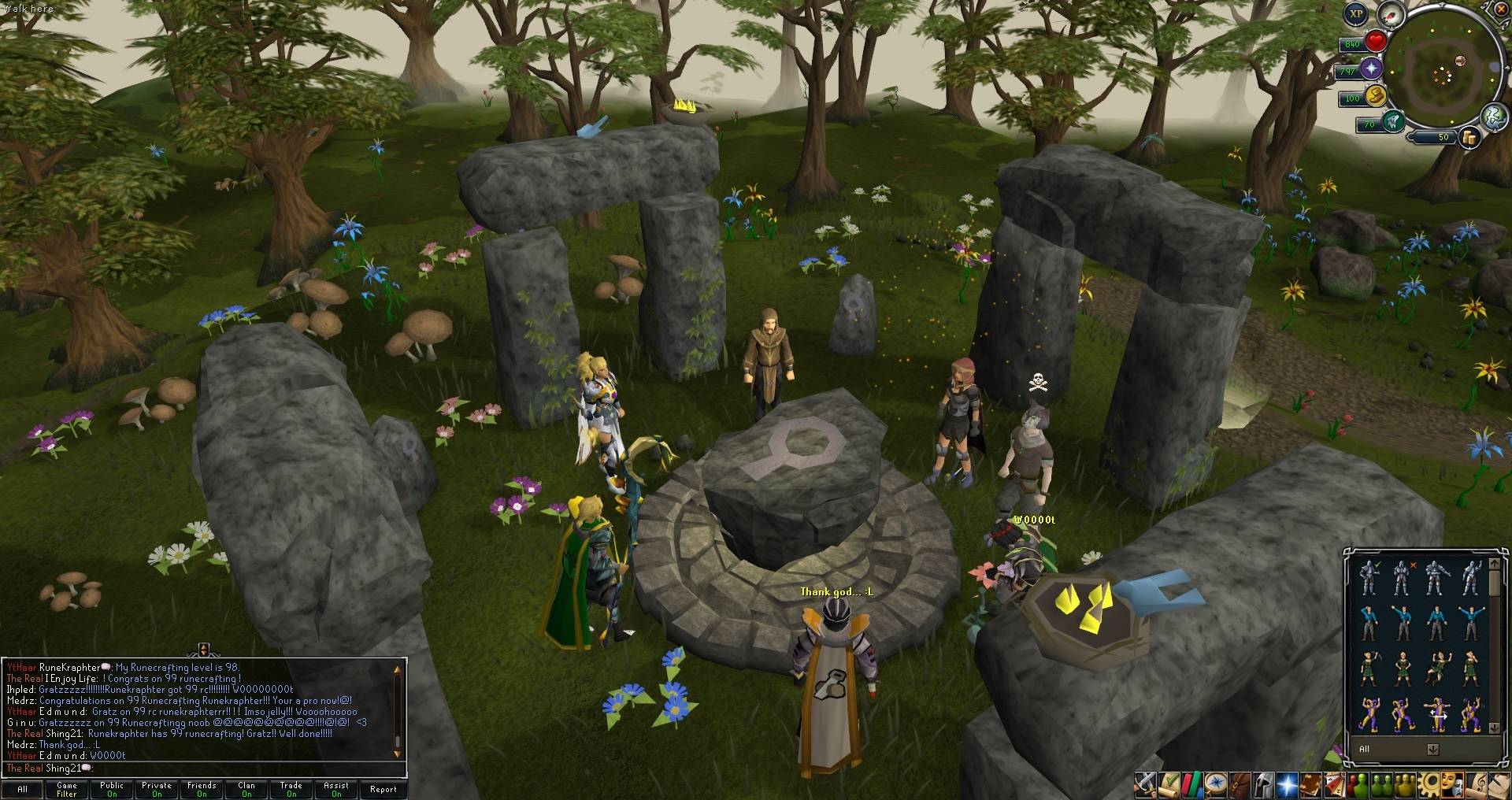
Task: Select the armored knight Yes emote
Action: point(1370,578)
